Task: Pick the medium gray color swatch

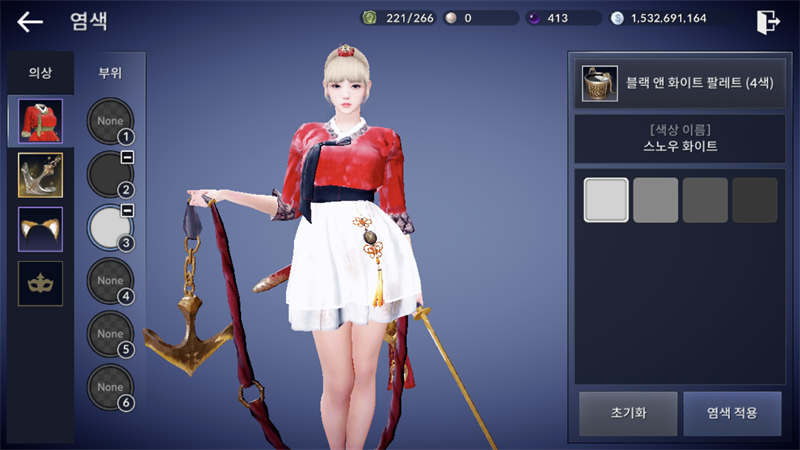Action: [656, 200]
